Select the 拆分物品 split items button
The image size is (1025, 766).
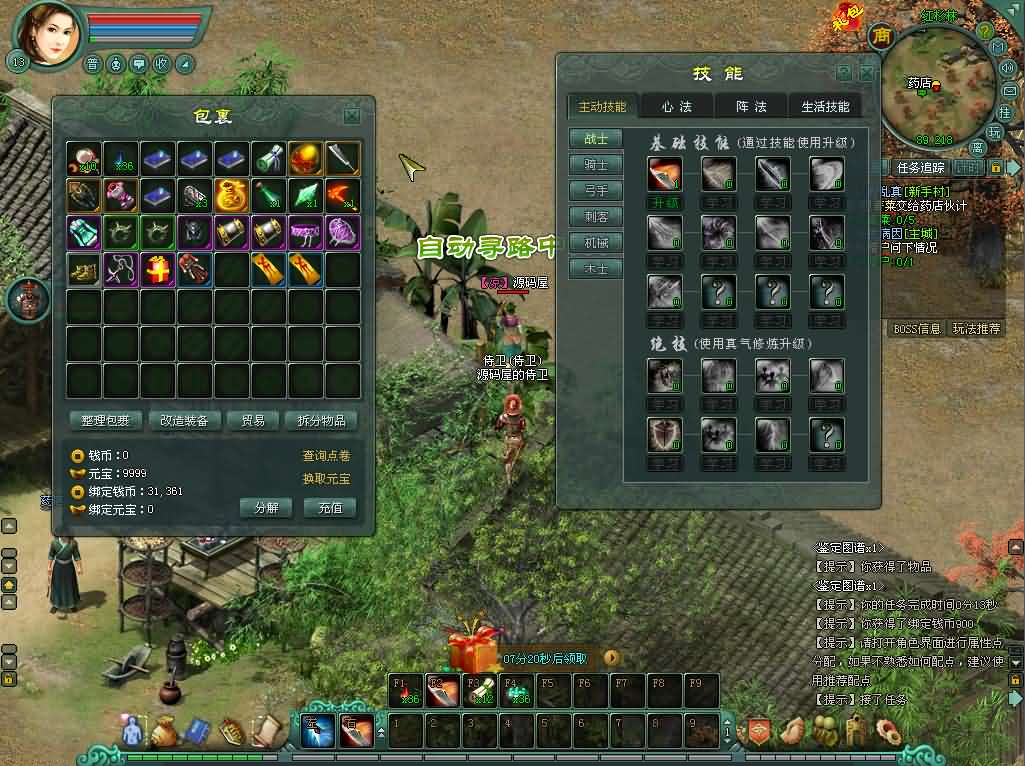pyautogui.click(x=321, y=420)
